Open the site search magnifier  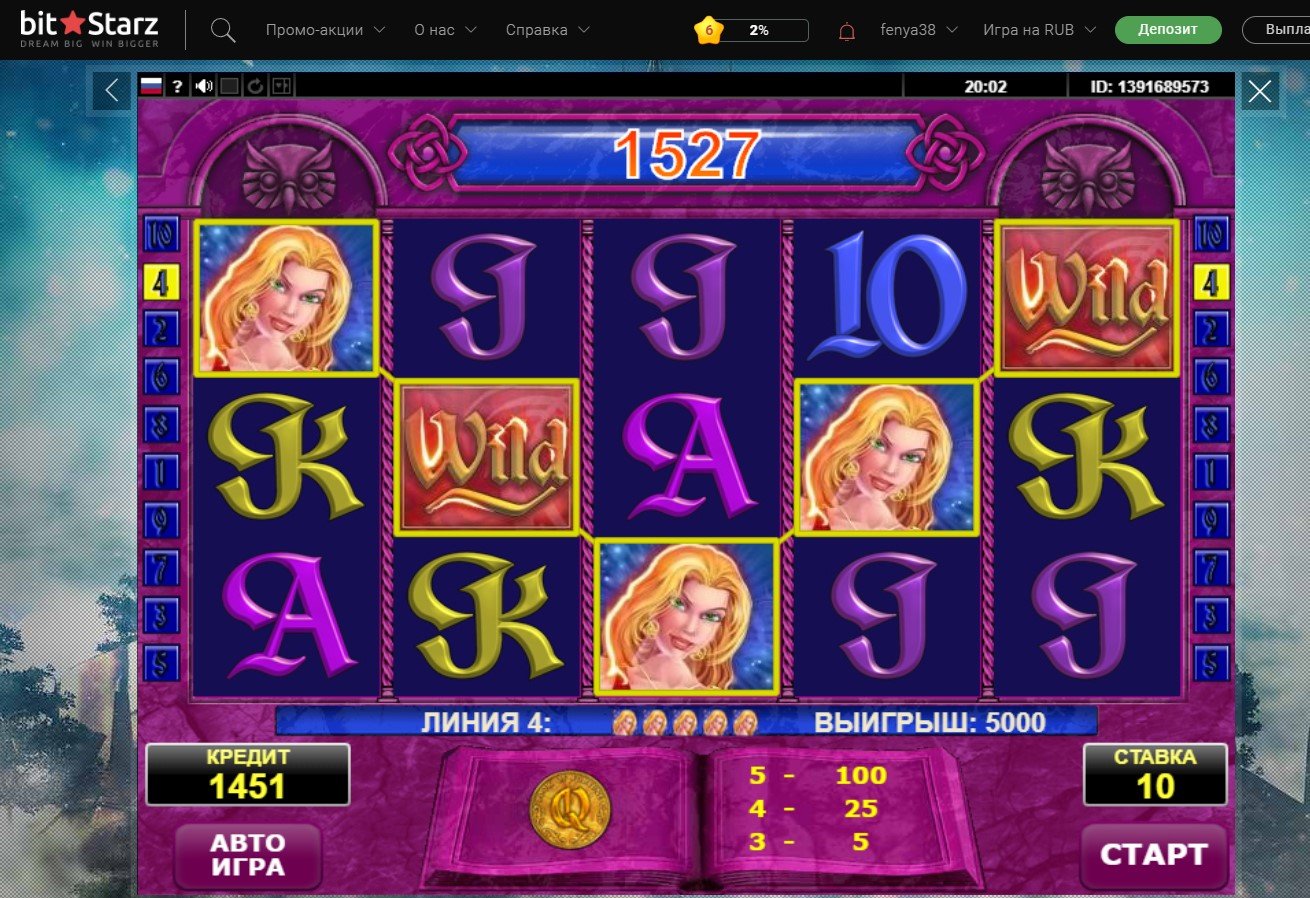pyautogui.click(x=223, y=31)
